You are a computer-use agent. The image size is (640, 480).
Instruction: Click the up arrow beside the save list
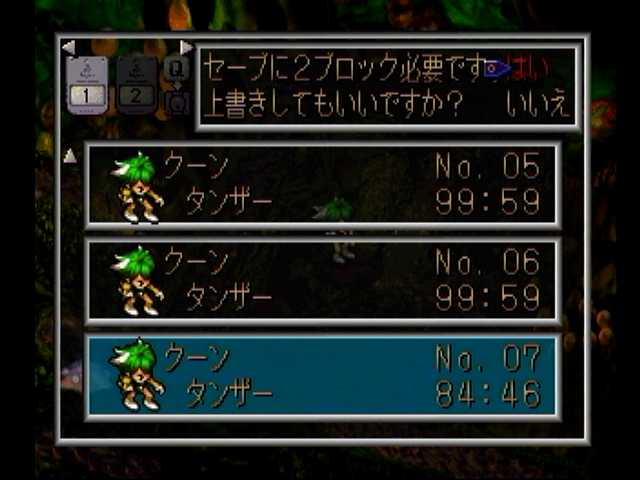click(x=70, y=156)
